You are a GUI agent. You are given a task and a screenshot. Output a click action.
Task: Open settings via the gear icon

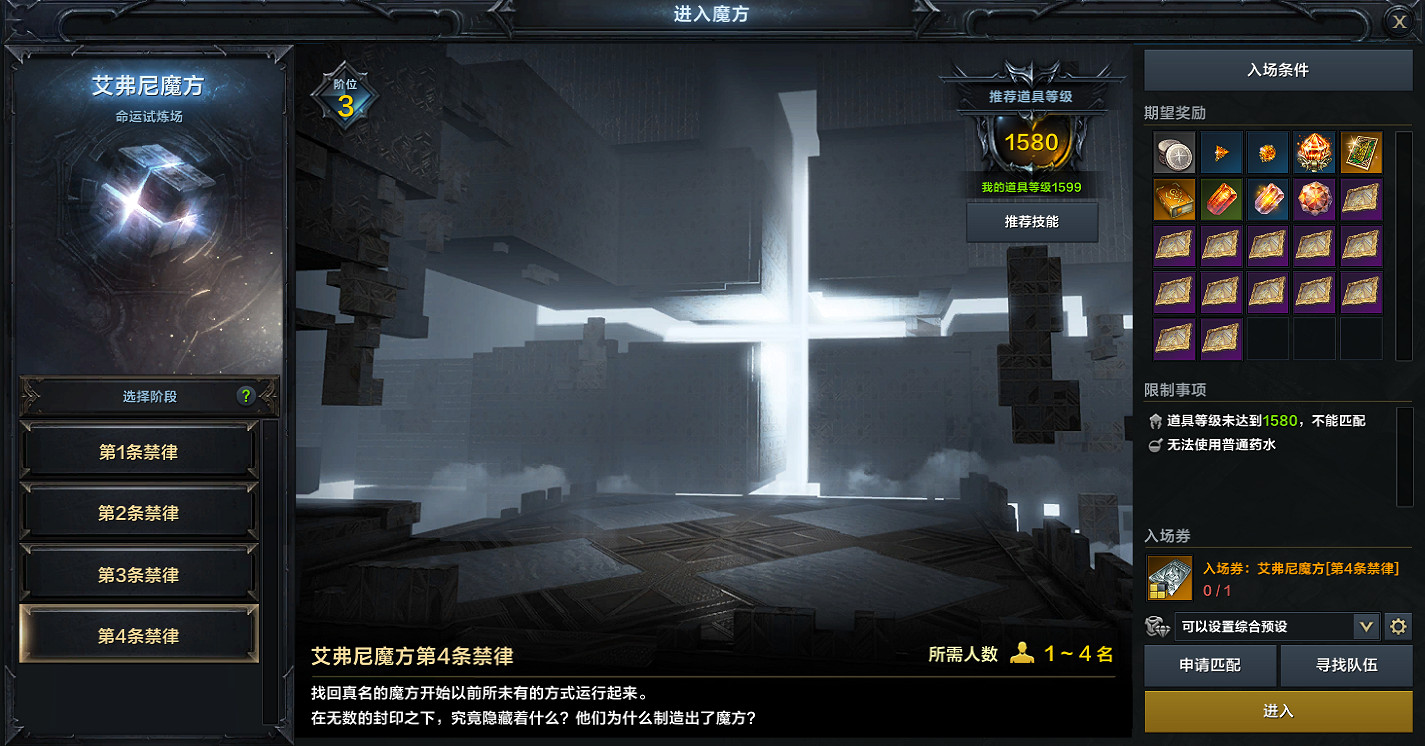[x=1398, y=627]
